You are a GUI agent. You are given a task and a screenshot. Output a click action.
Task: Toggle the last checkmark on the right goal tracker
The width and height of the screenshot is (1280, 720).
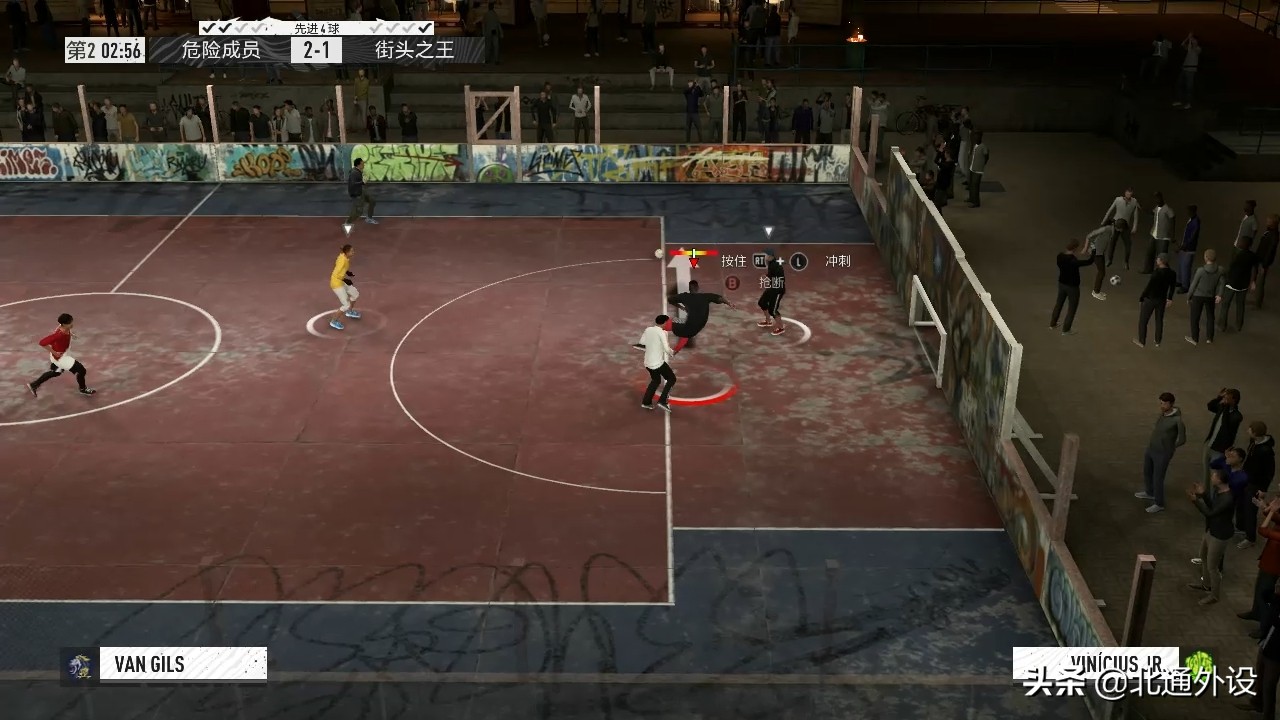tap(426, 29)
